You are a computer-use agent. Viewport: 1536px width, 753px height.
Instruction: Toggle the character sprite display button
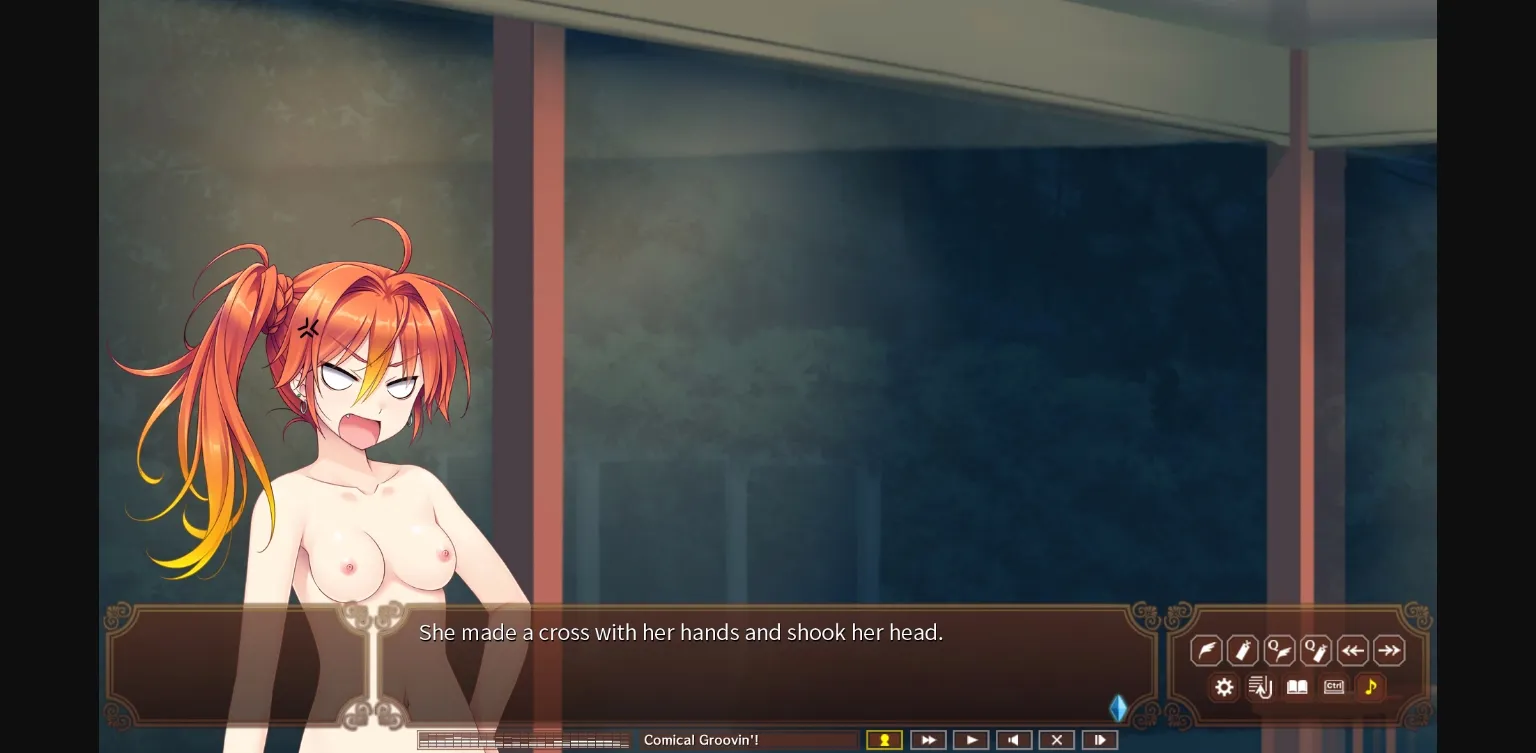pos(884,739)
